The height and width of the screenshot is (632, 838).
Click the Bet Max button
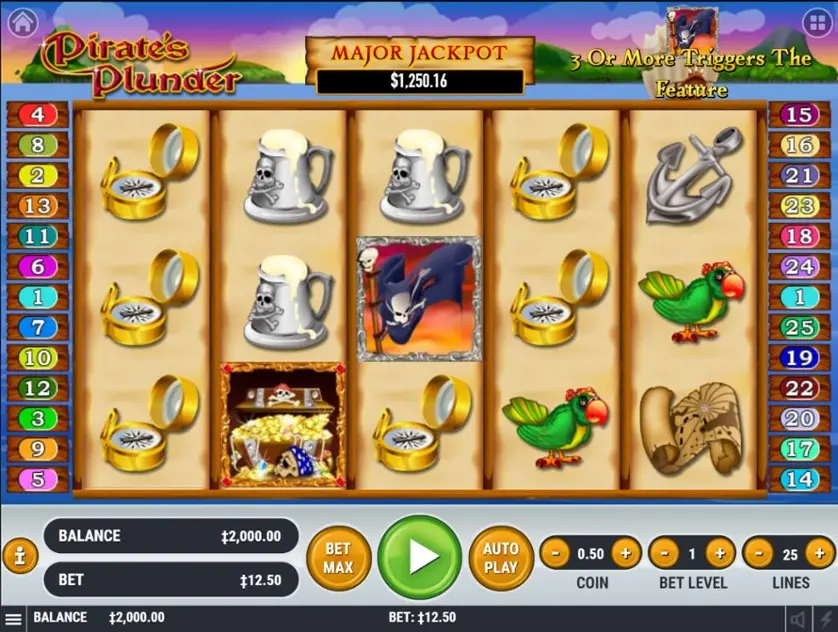(338, 558)
